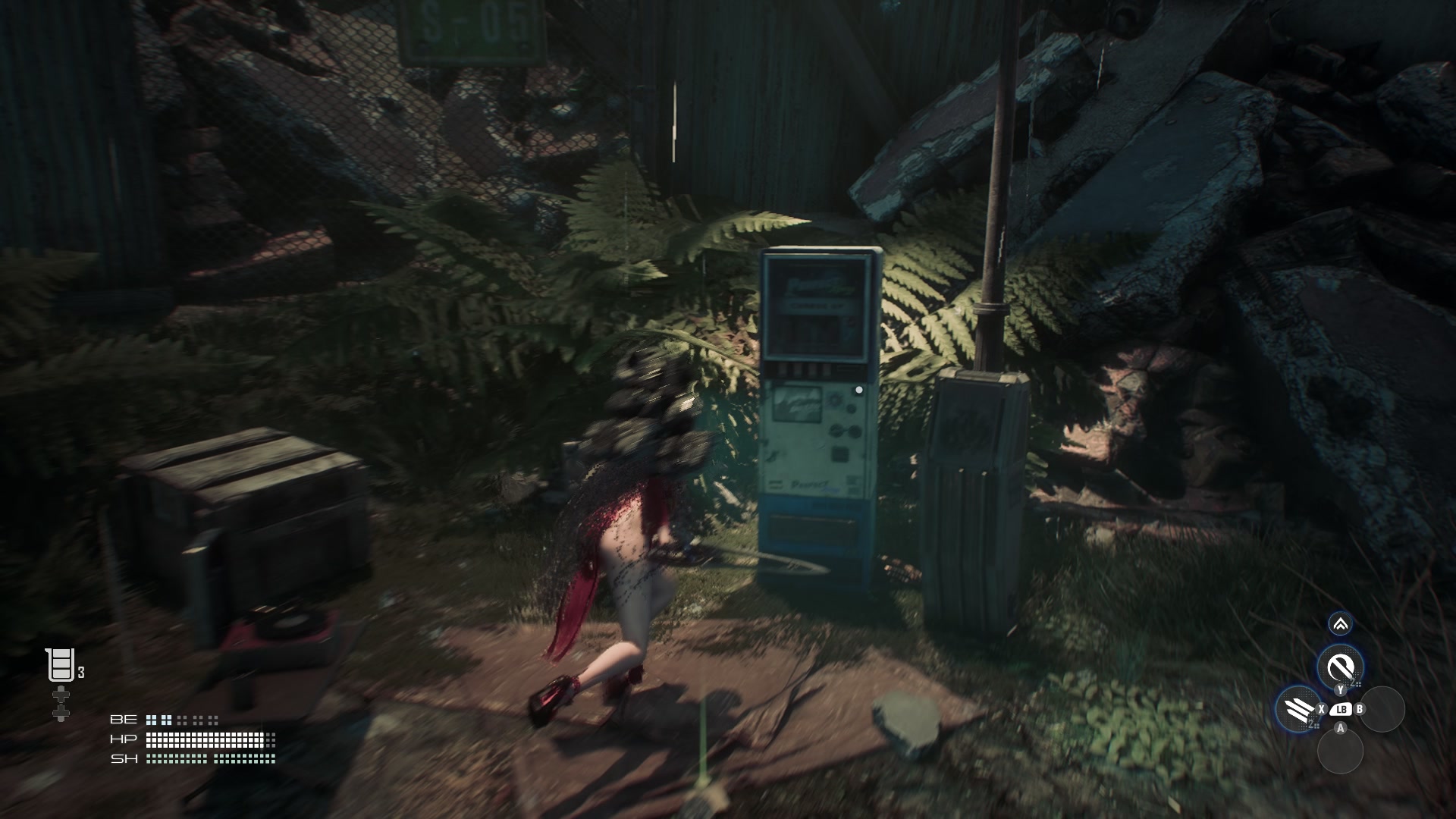Expand the skill wheel via the top chevron

[1341, 625]
